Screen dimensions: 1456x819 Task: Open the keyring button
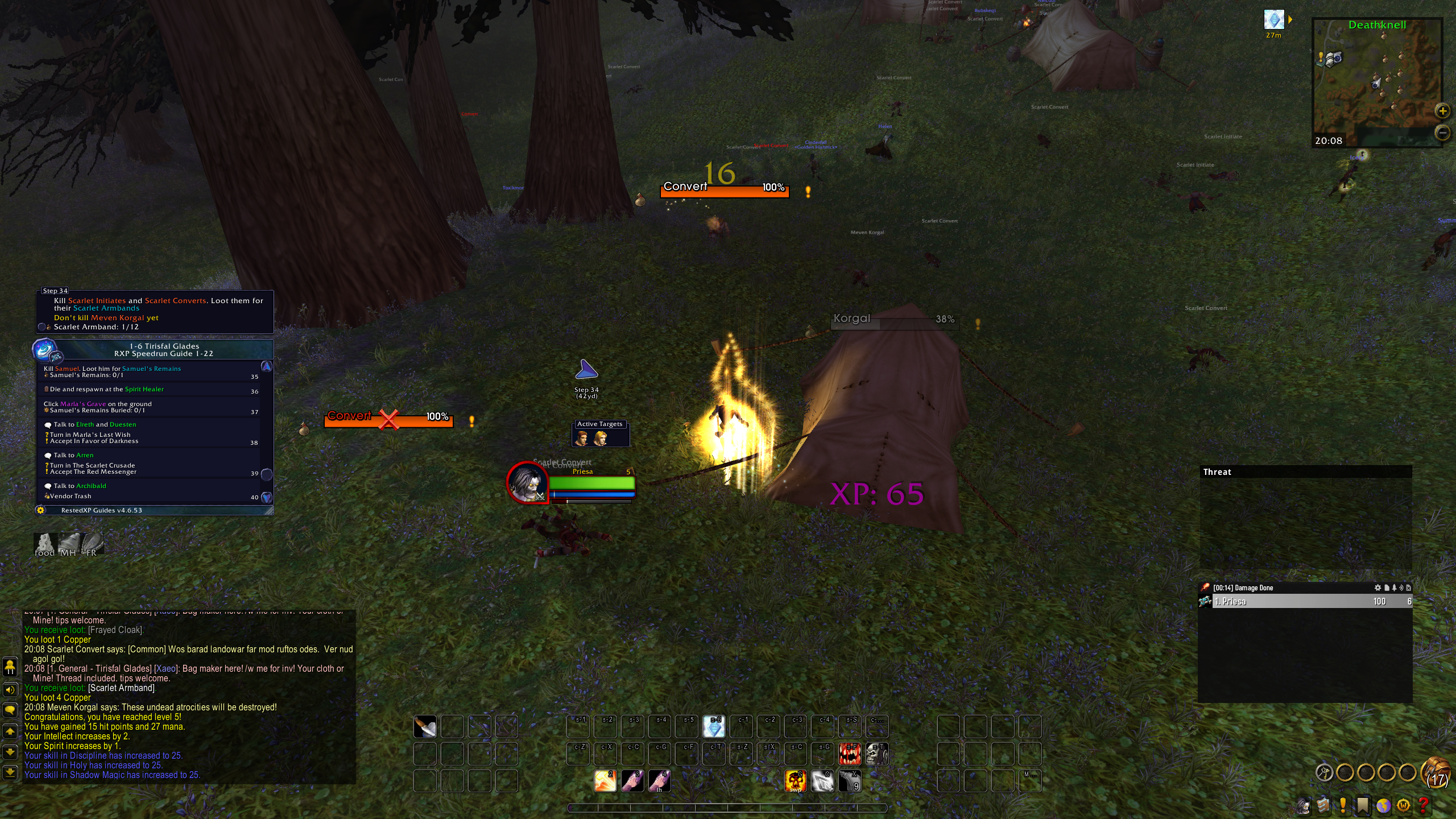point(1325,772)
